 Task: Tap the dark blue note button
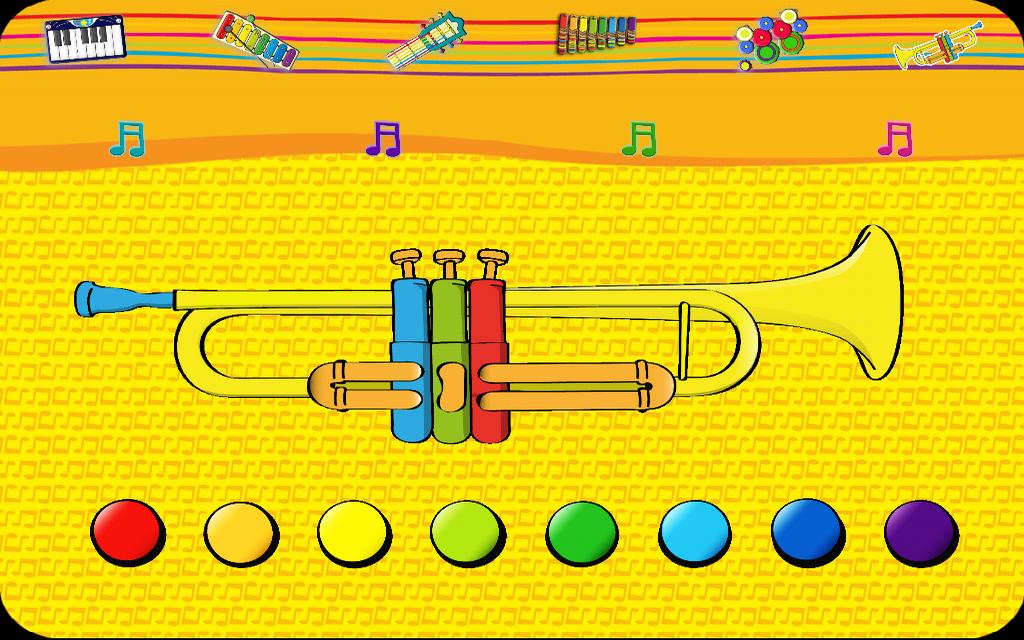click(x=808, y=530)
